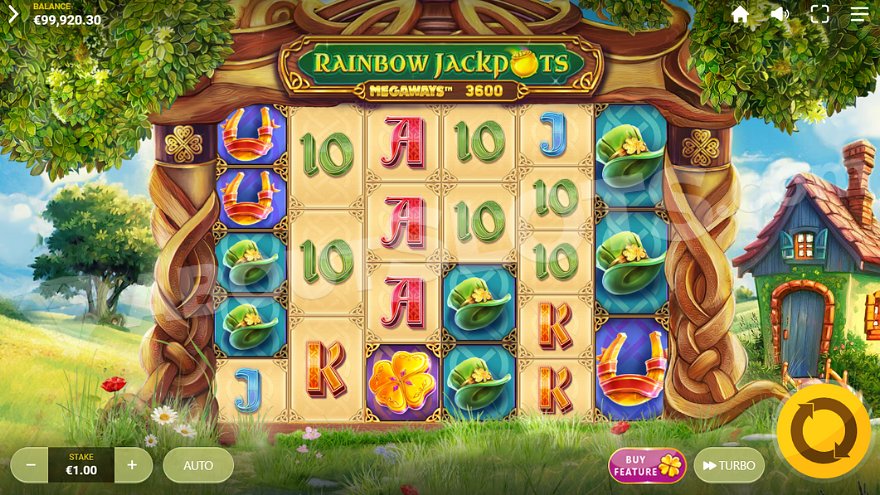Open the AUTO spin settings

coord(198,465)
